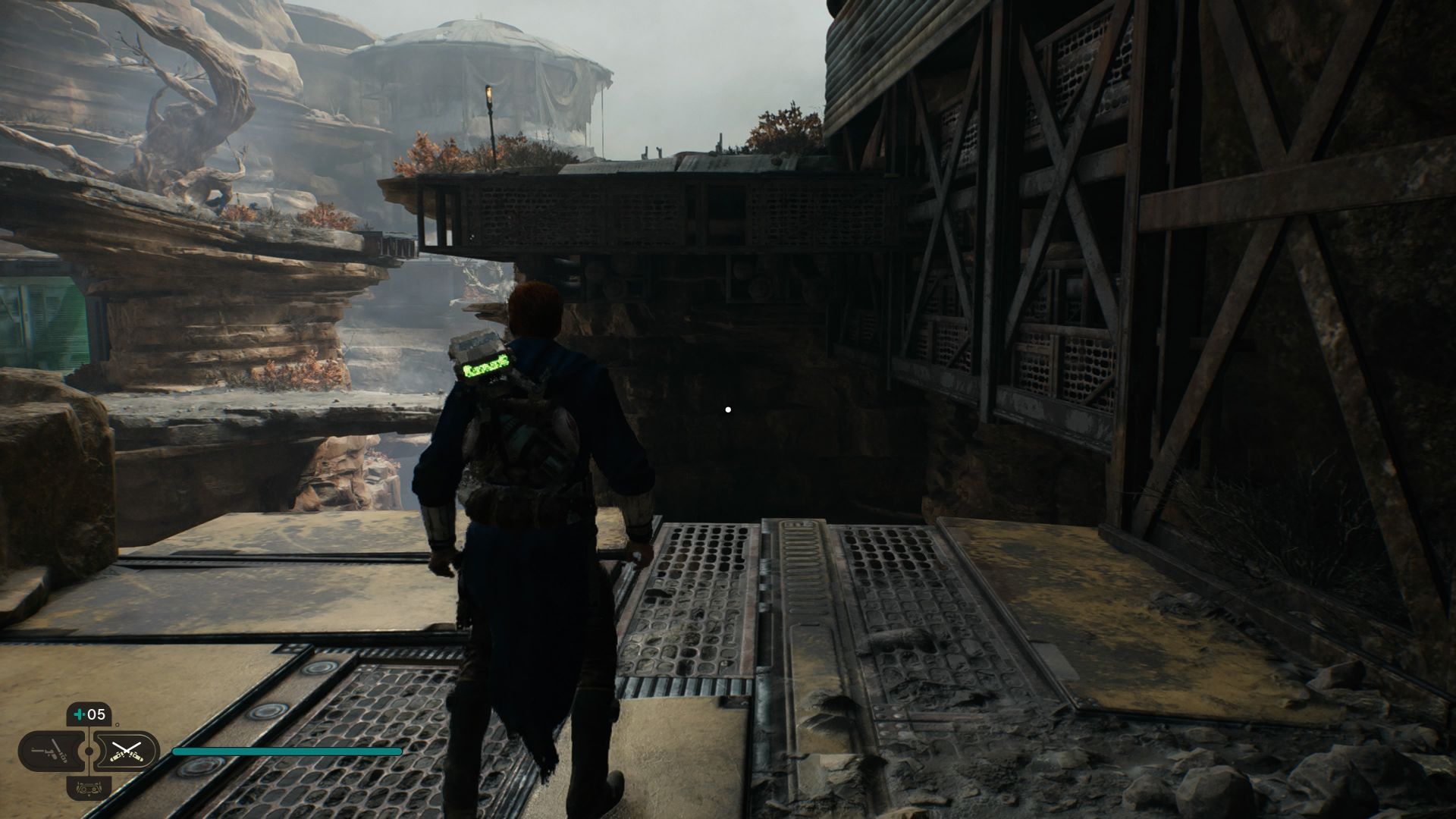Activate the BD-1 droid icon
Screen dimensions: 1456x819
(89, 787)
